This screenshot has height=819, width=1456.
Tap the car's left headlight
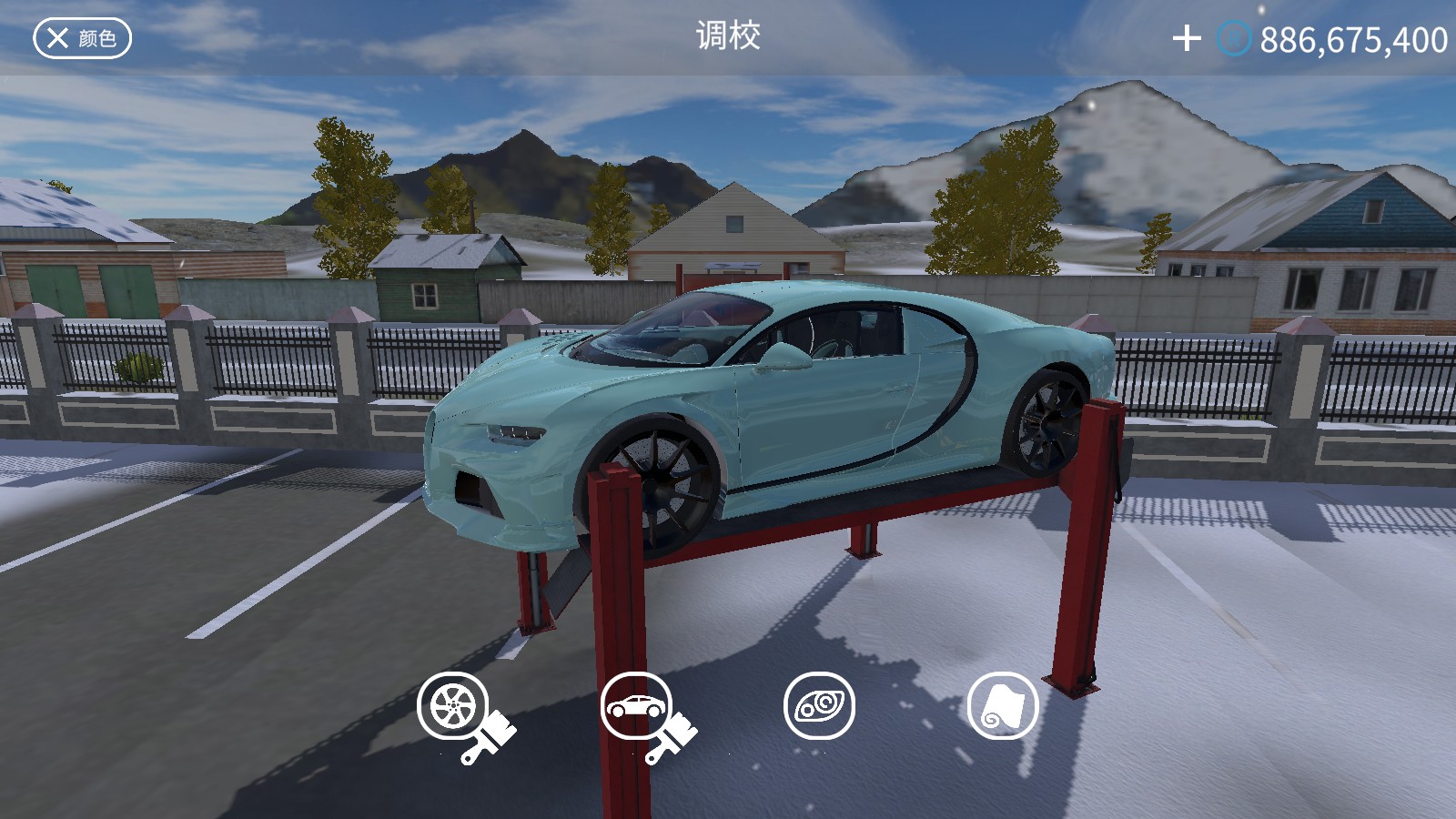pyautogui.click(x=515, y=437)
